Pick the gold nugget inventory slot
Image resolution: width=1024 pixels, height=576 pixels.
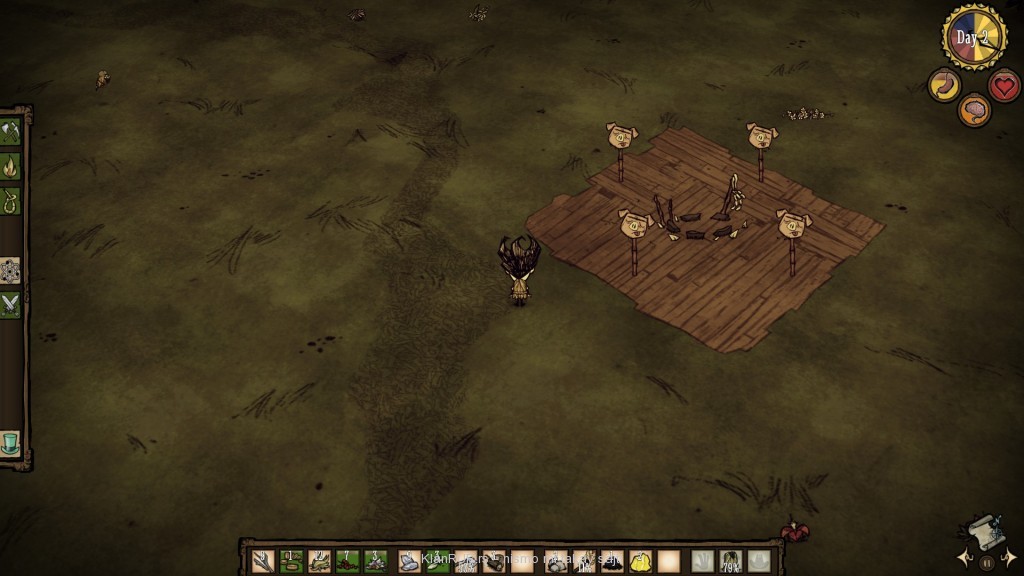point(641,561)
